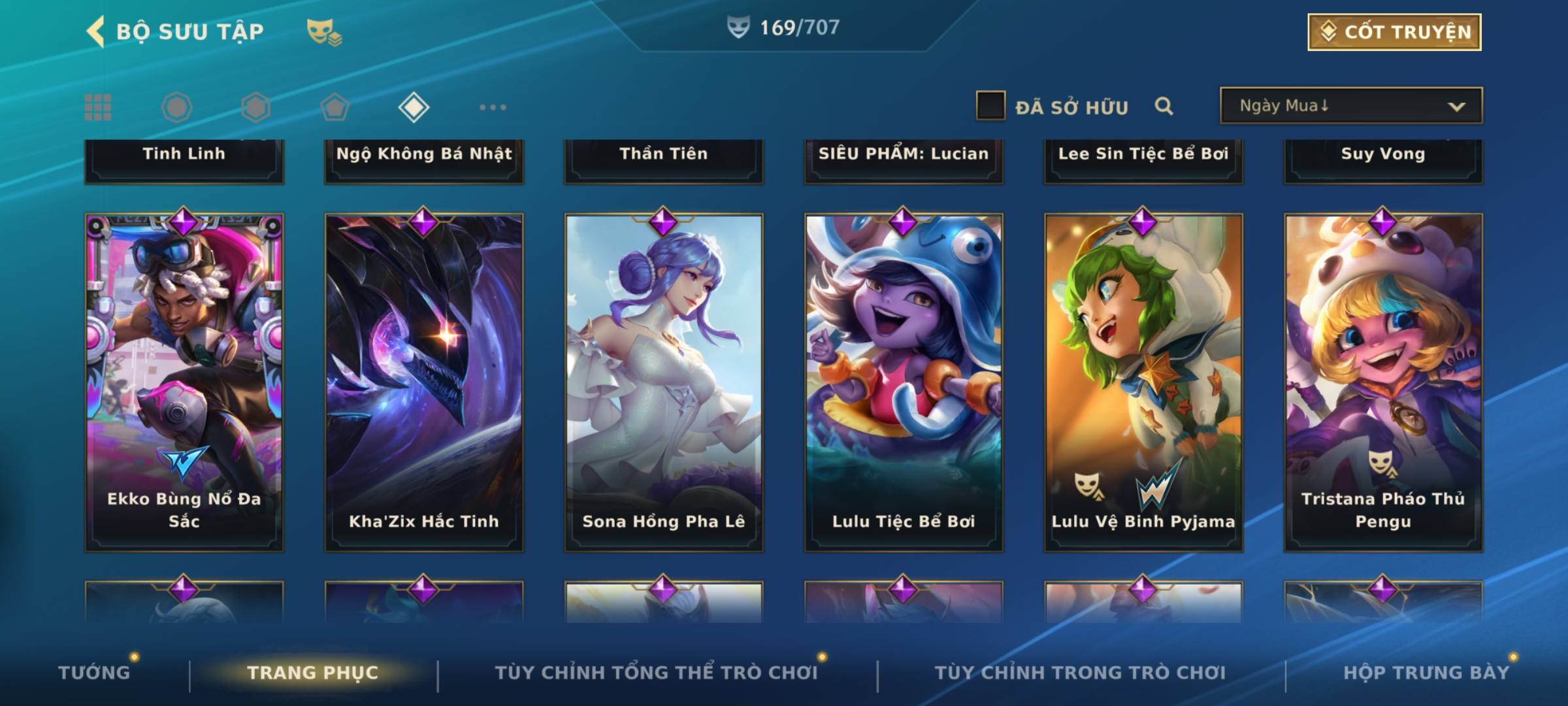Screen dimensions: 1568x706
Task: Open the three-dots more filters option
Action: click(x=493, y=107)
